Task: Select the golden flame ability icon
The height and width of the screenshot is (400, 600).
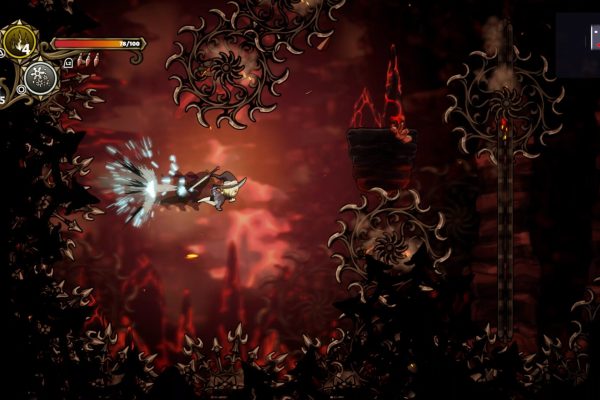Action: (19, 42)
